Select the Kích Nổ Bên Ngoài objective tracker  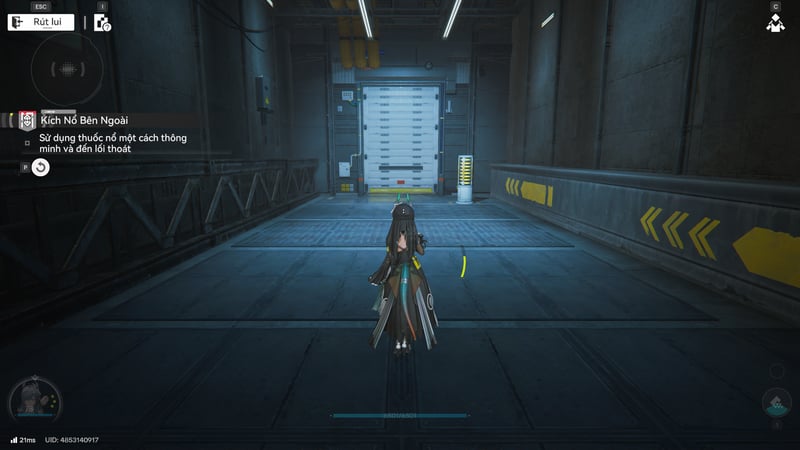click(85, 120)
